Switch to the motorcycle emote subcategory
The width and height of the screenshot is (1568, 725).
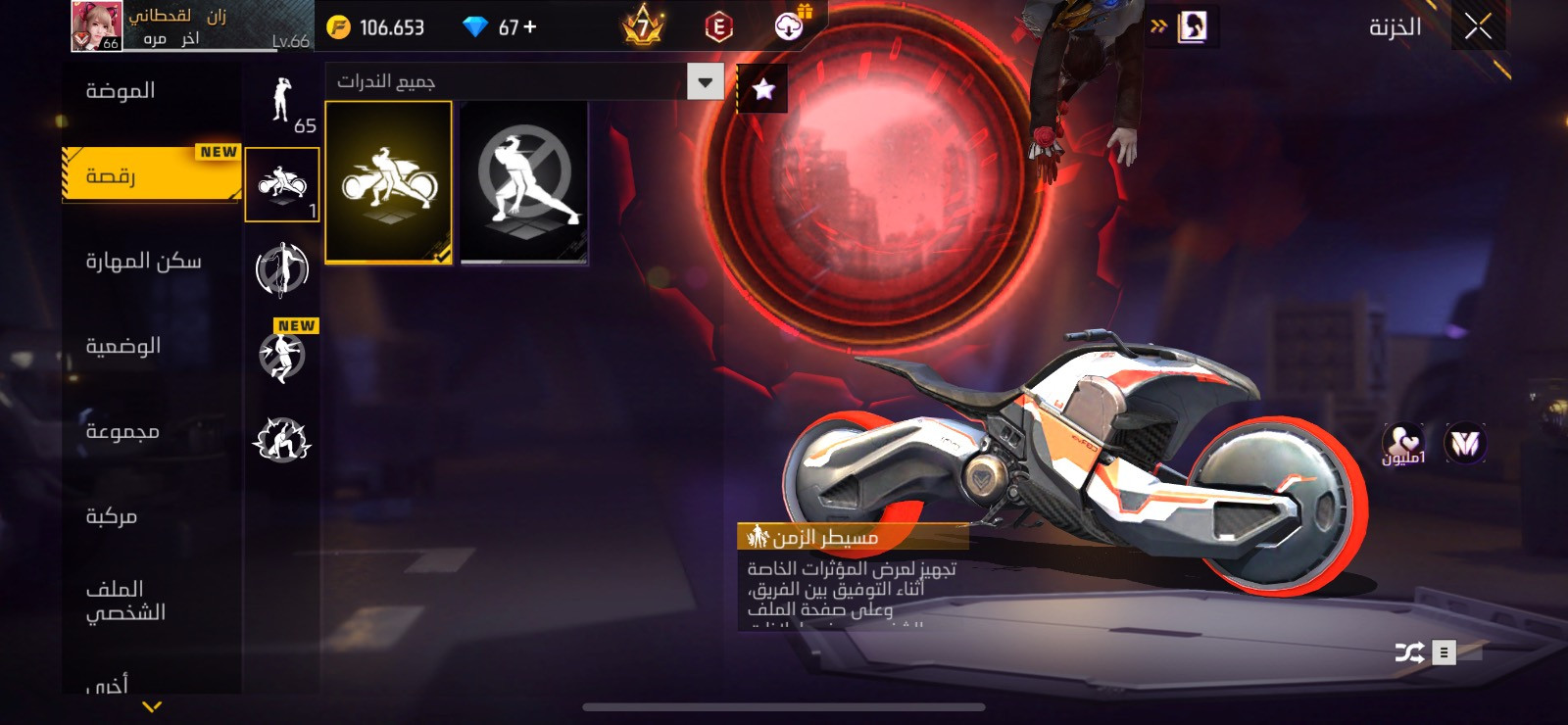tap(282, 184)
